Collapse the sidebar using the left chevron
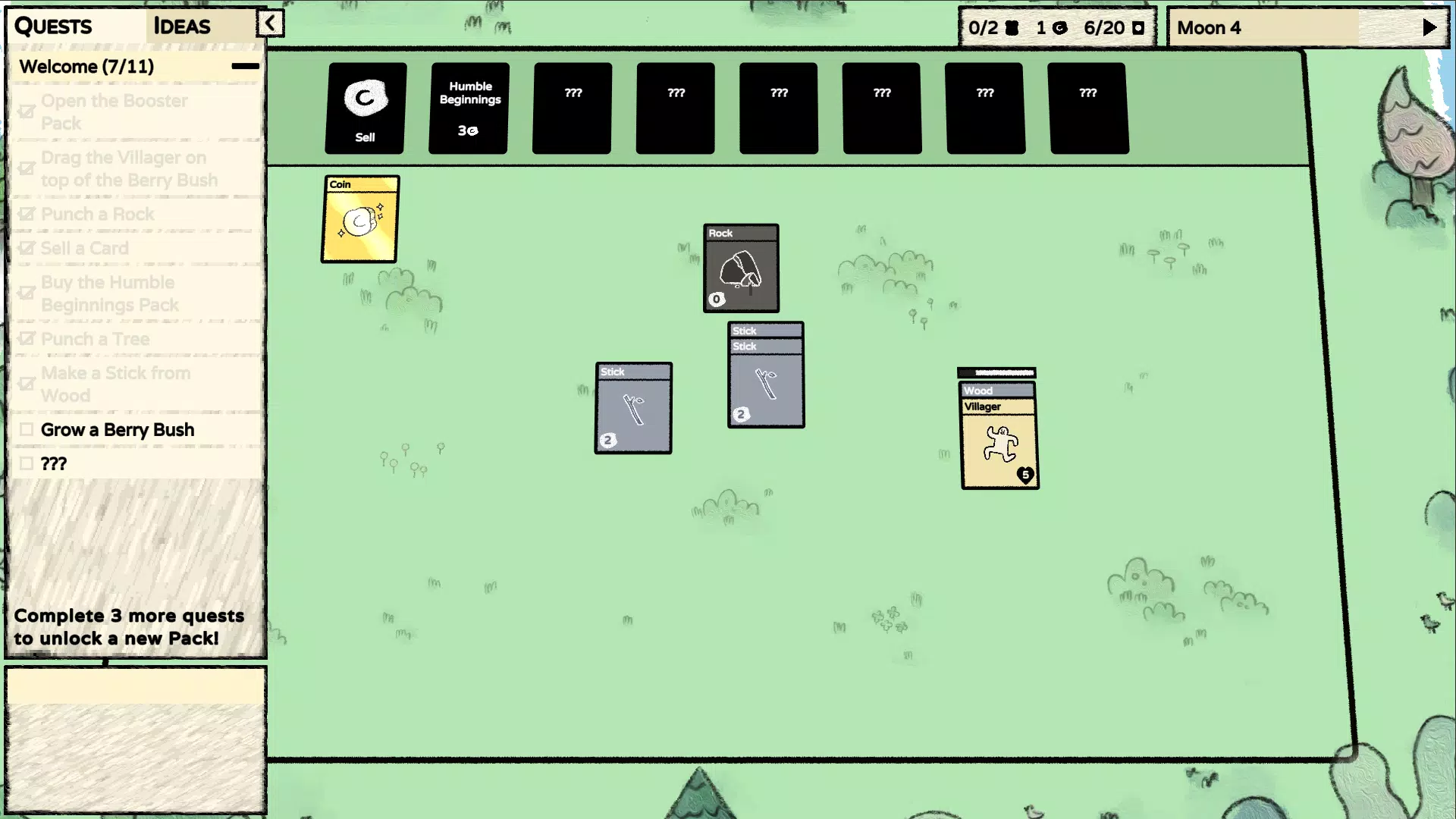 click(270, 23)
